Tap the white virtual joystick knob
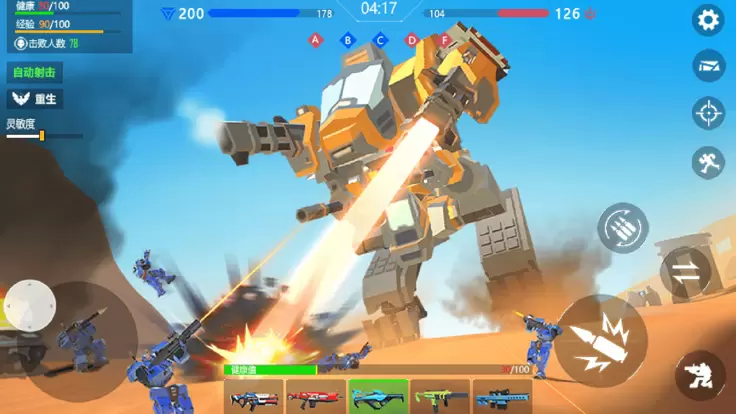This screenshot has height=414, width=736. [30, 303]
